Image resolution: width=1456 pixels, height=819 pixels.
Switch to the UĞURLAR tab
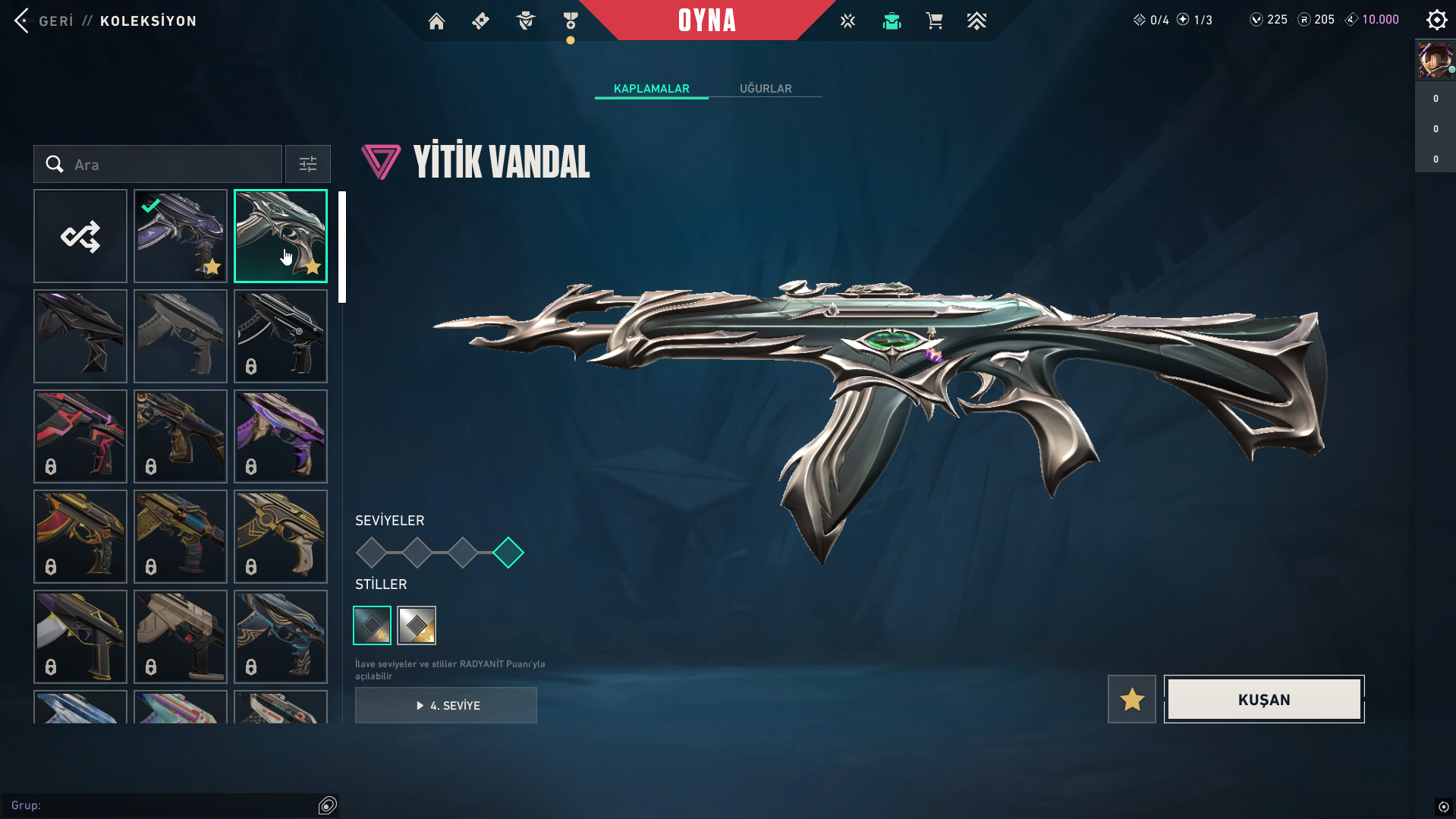pos(766,89)
